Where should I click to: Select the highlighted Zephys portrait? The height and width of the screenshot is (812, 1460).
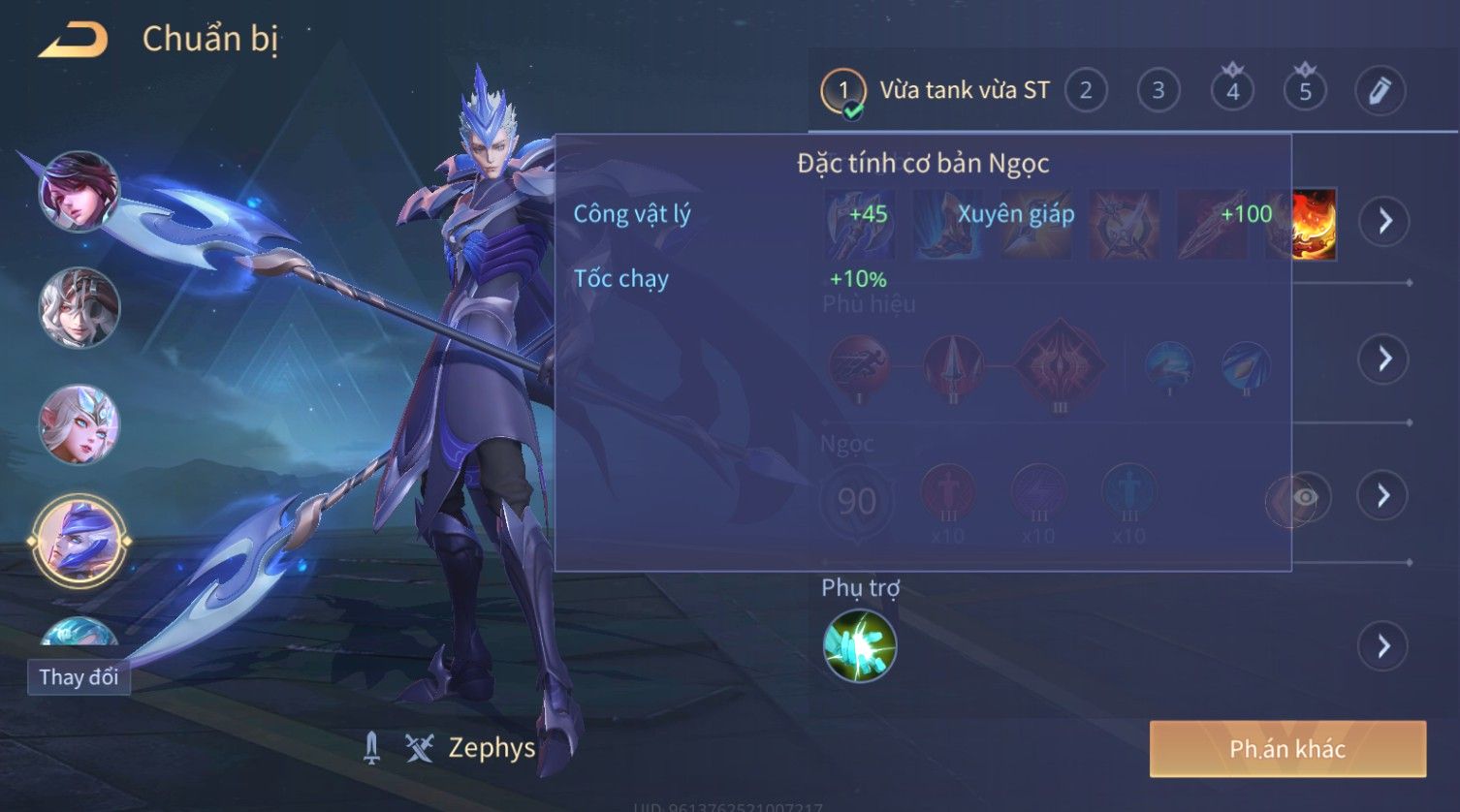click(79, 541)
